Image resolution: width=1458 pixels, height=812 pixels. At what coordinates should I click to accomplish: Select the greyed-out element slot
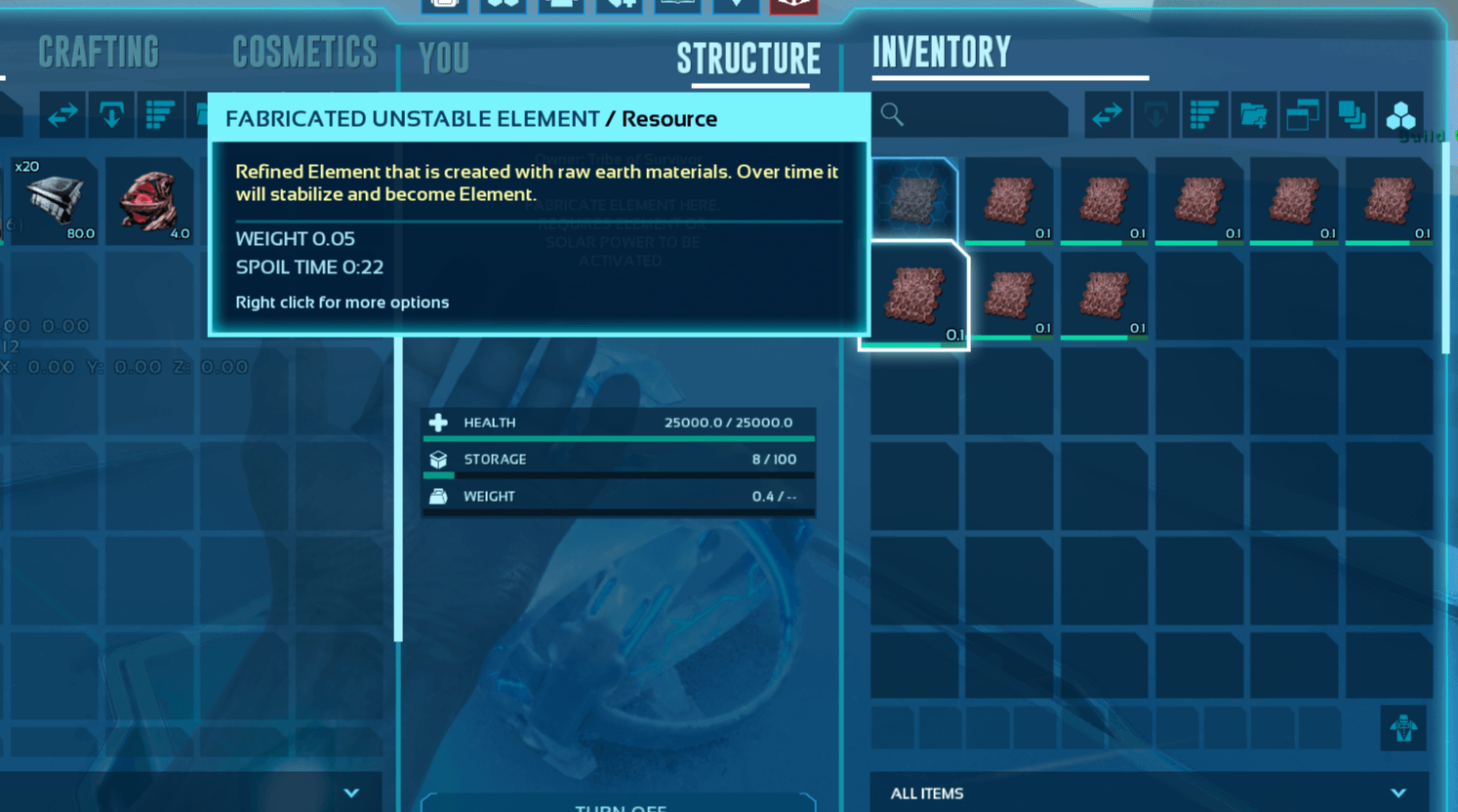pos(914,199)
